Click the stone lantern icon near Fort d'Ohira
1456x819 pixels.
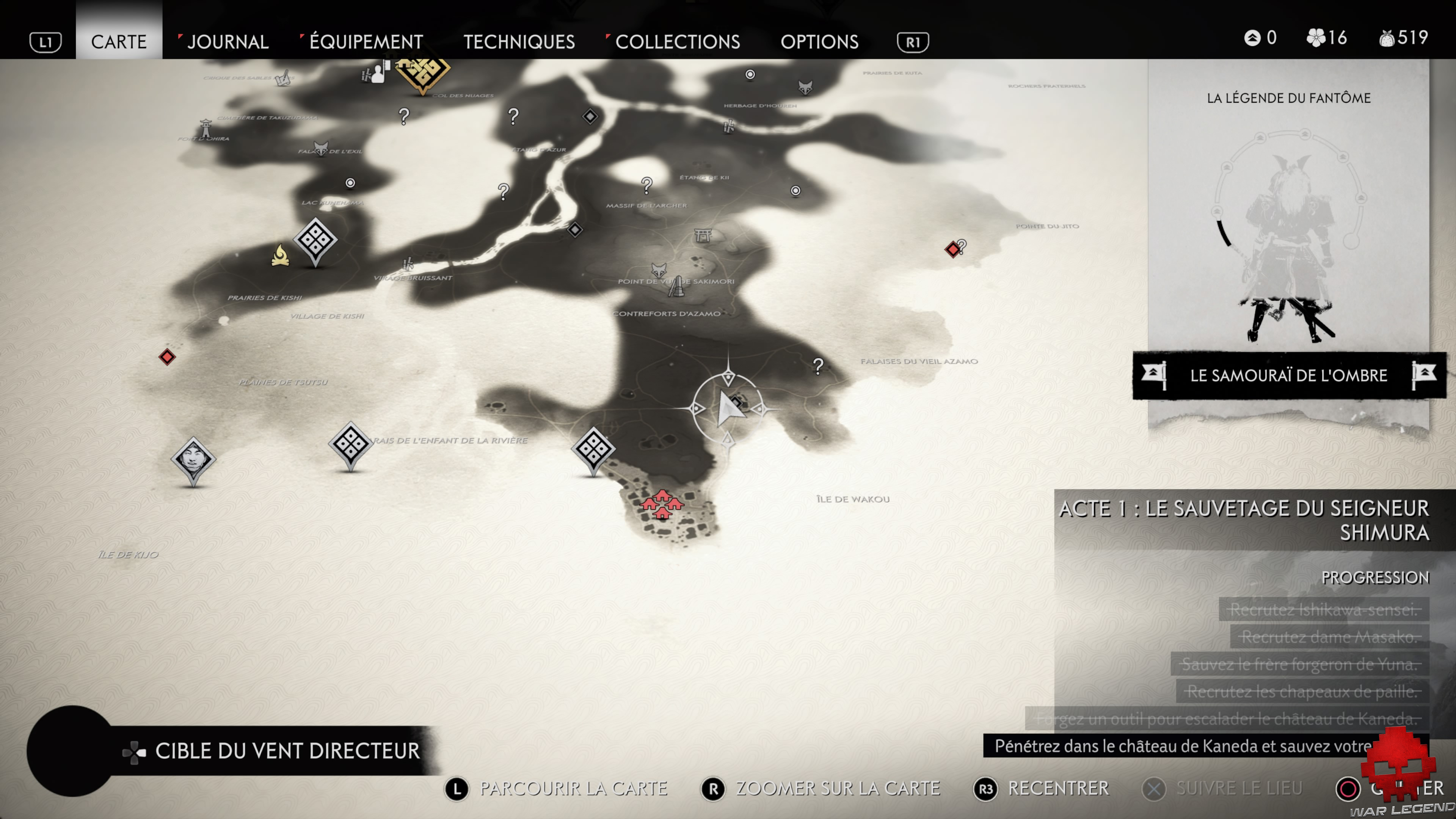[206, 128]
